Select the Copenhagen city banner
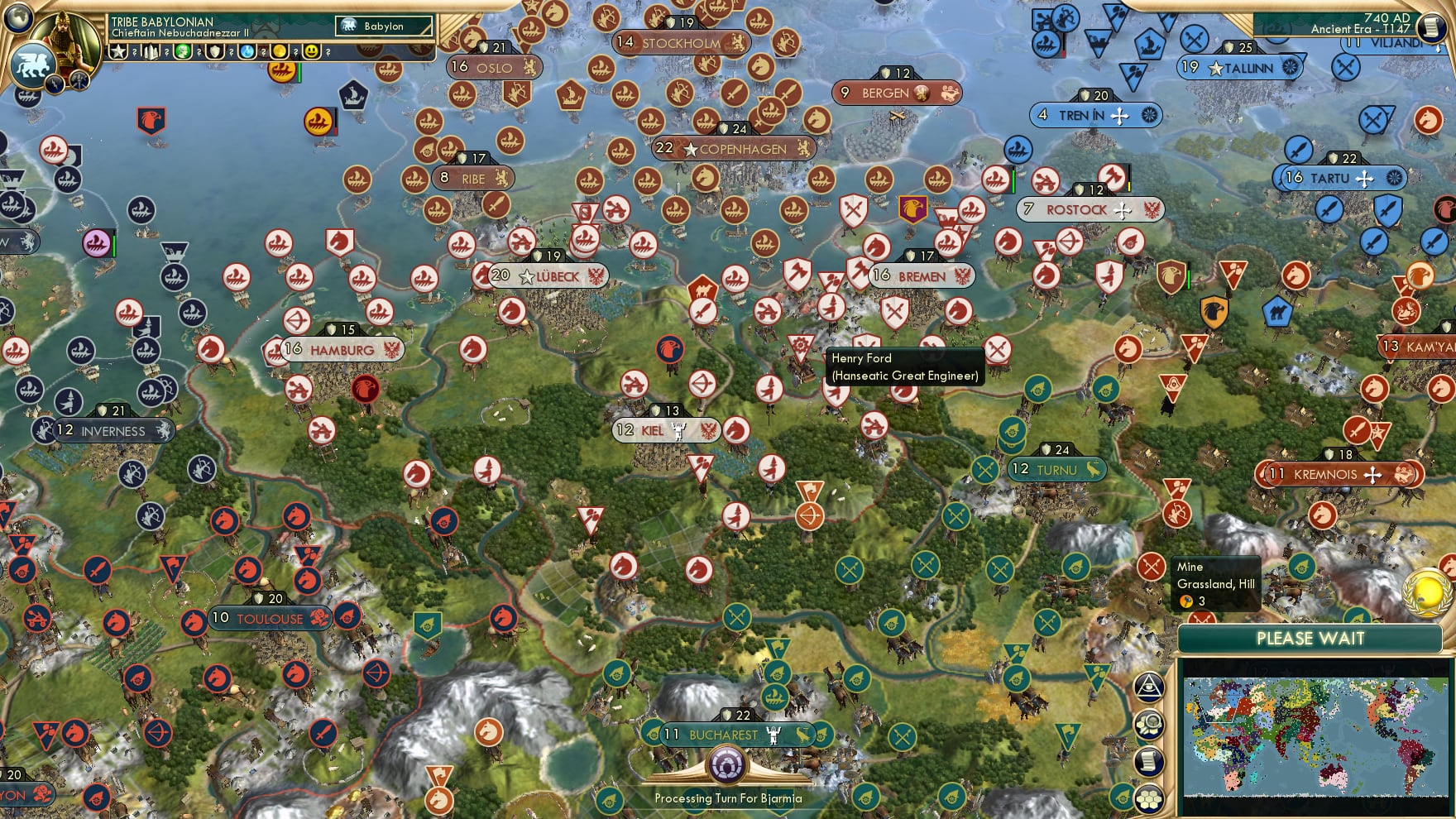1456x819 pixels. pos(733,149)
